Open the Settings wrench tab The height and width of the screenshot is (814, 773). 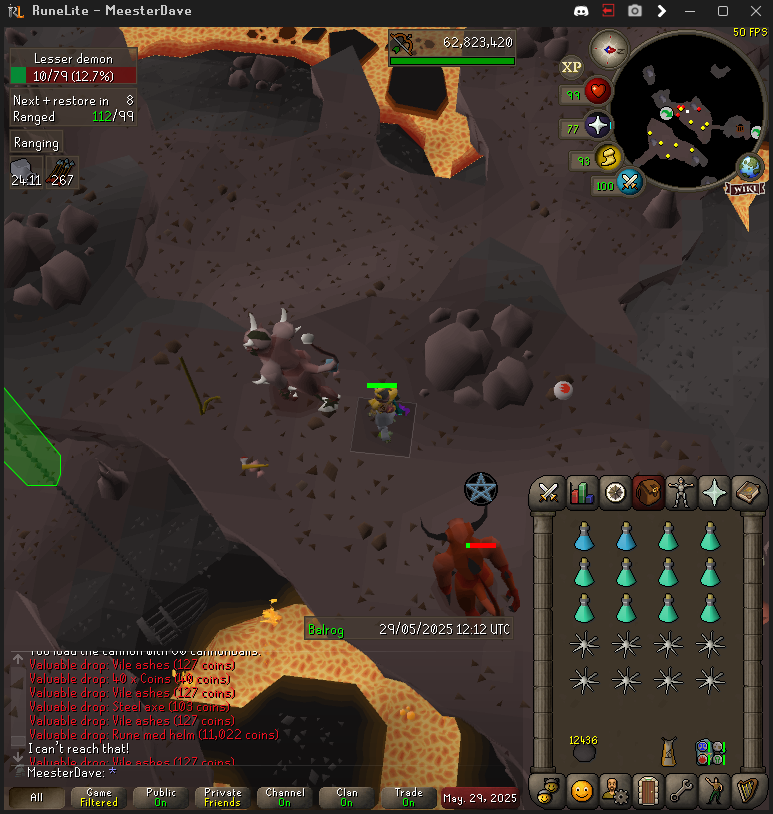click(x=680, y=792)
